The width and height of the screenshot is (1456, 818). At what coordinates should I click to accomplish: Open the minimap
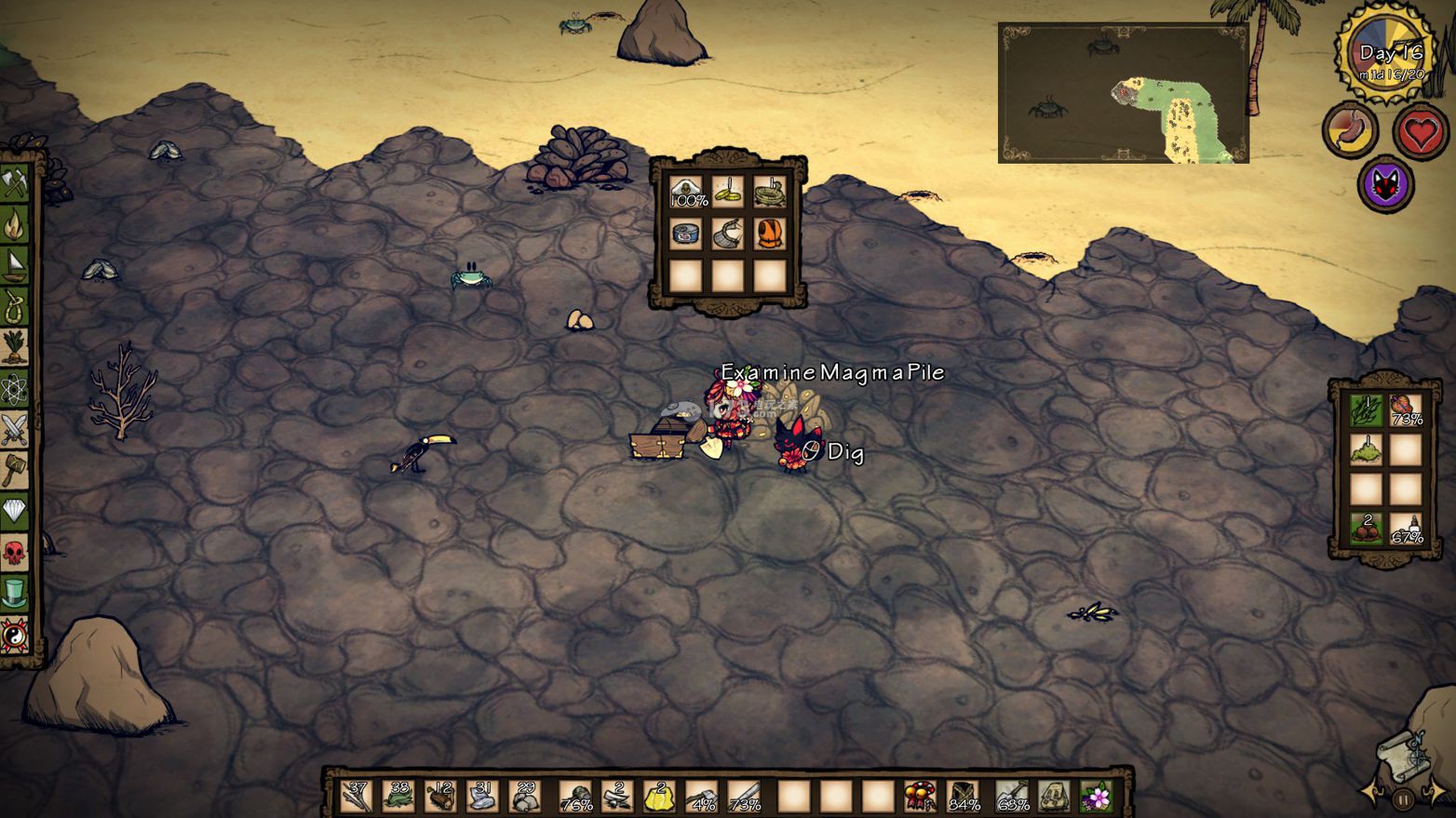click(1123, 93)
